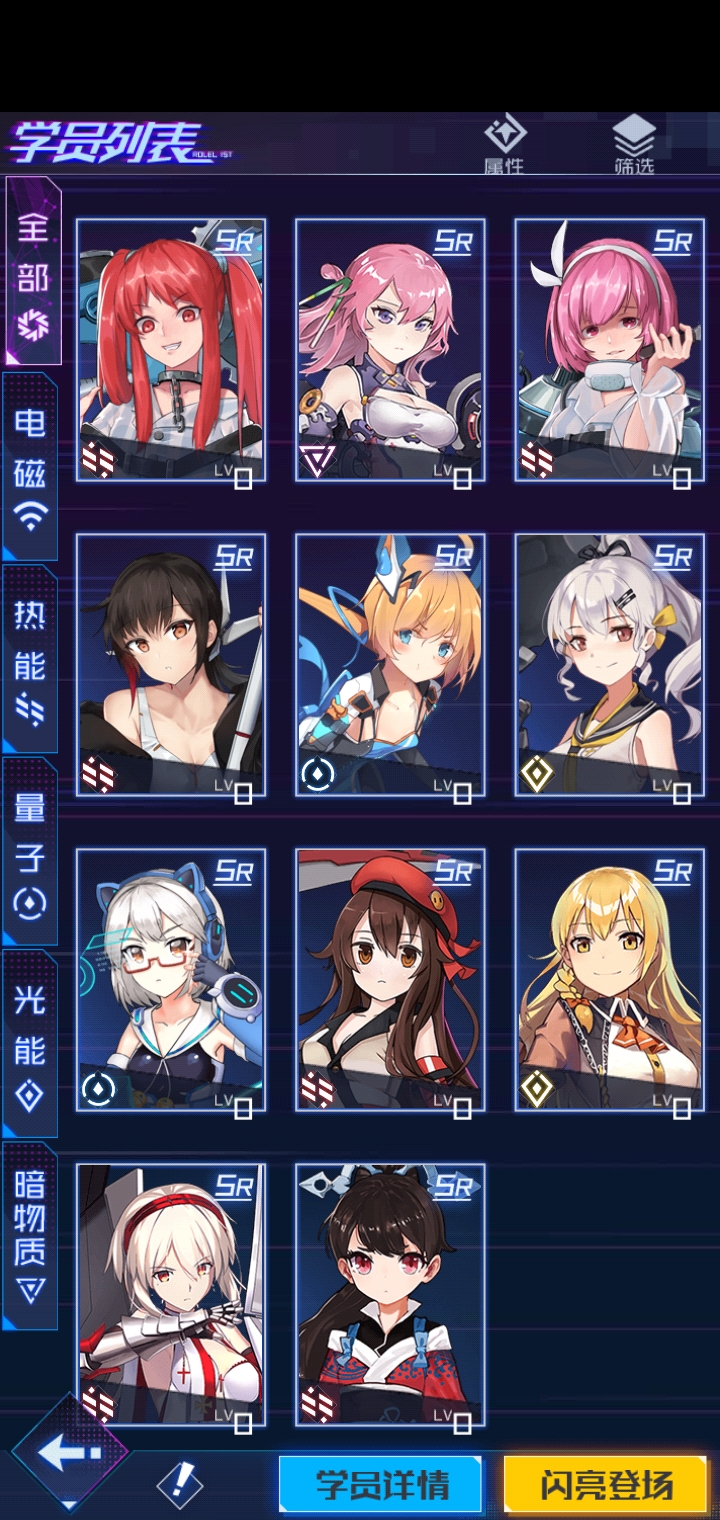
Task: Pick the pink-haired girl with white ribbon
Action: click(x=609, y=350)
